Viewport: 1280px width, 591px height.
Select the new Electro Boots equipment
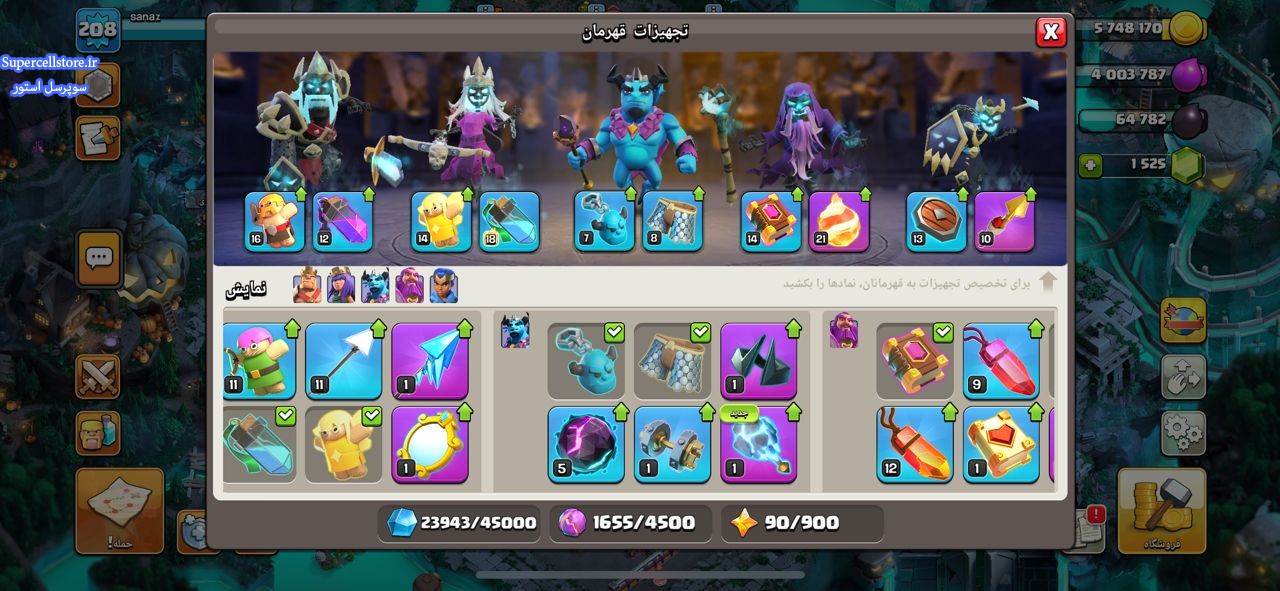tap(758, 445)
